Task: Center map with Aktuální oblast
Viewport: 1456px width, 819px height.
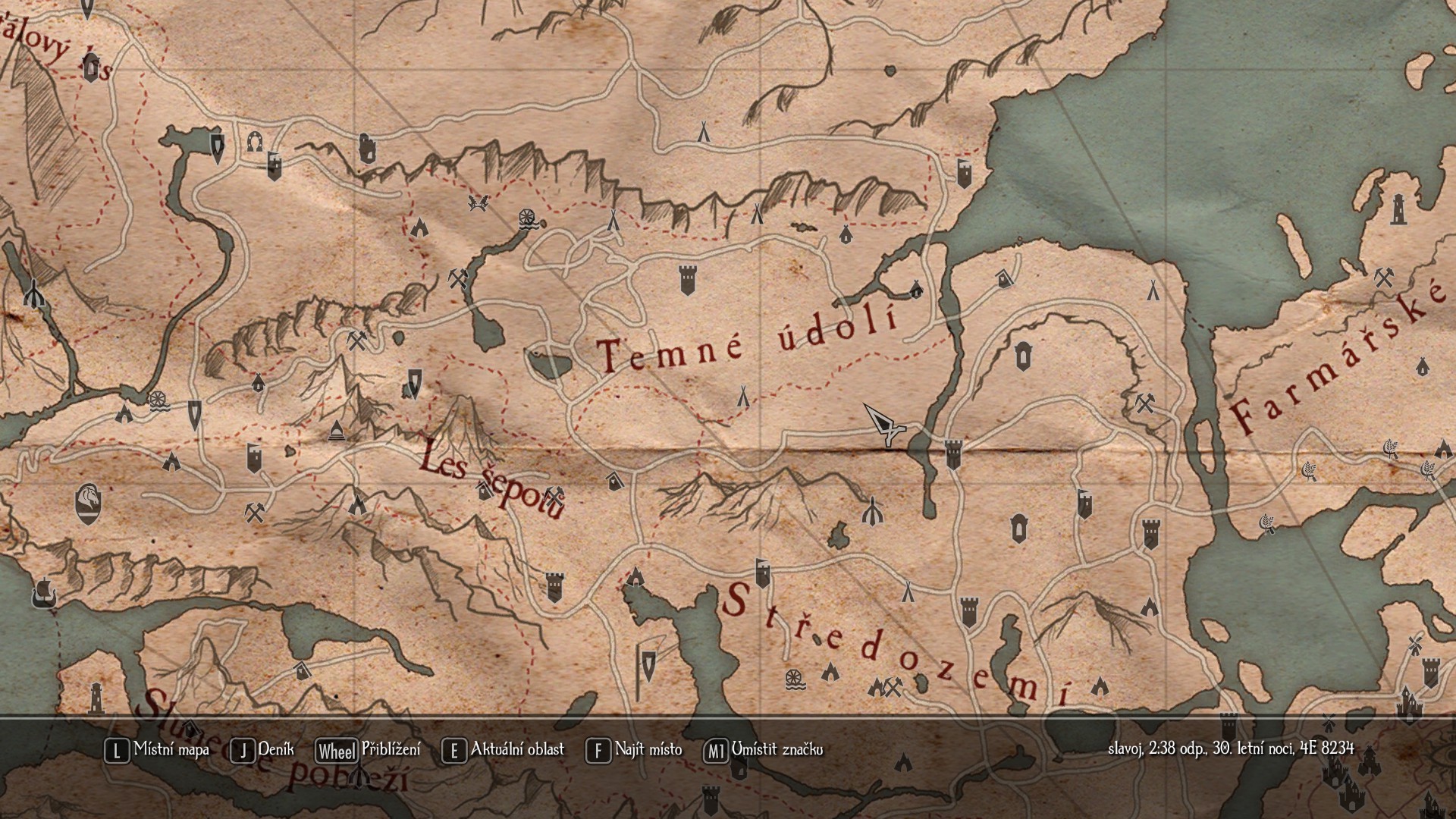Action: click(x=504, y=750)
